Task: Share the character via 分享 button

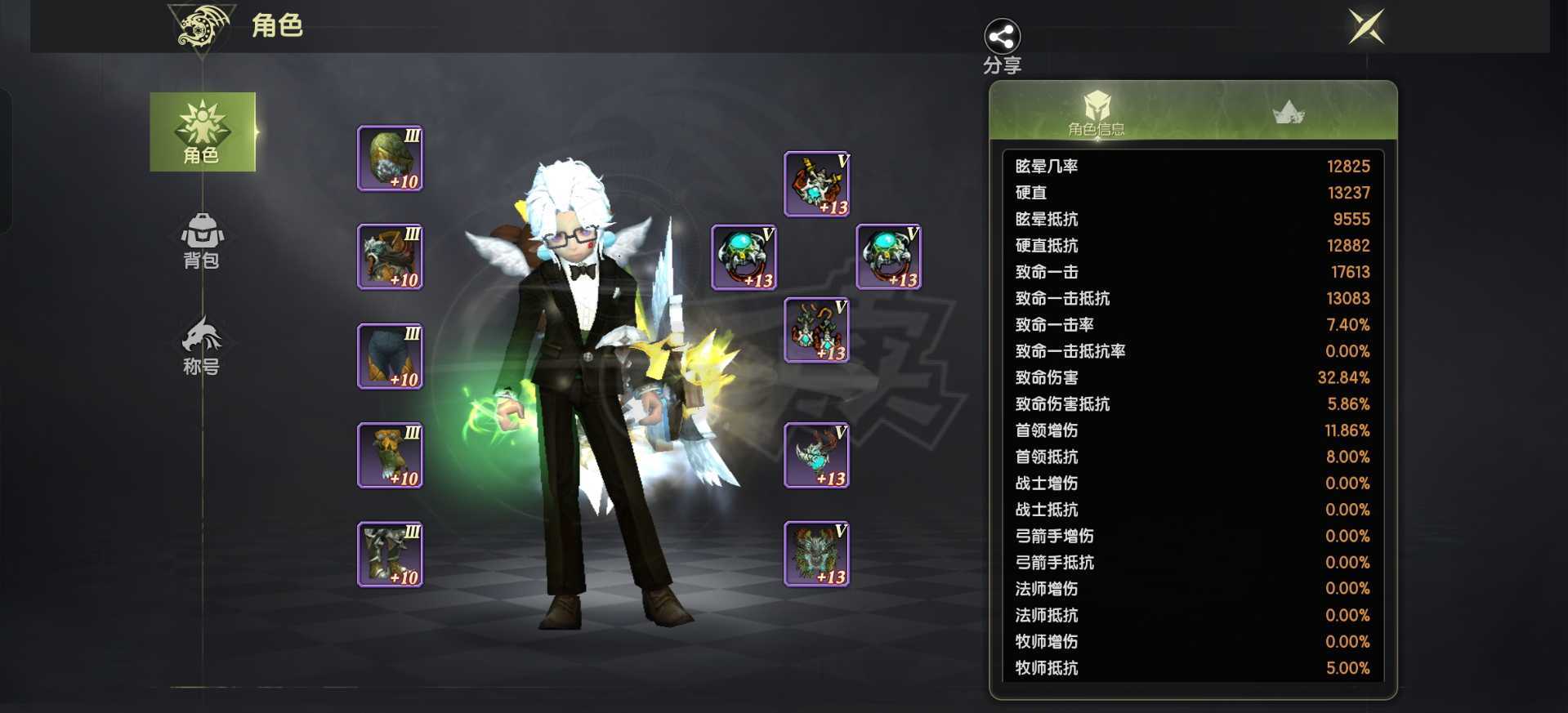Action: coord(1002,46)
